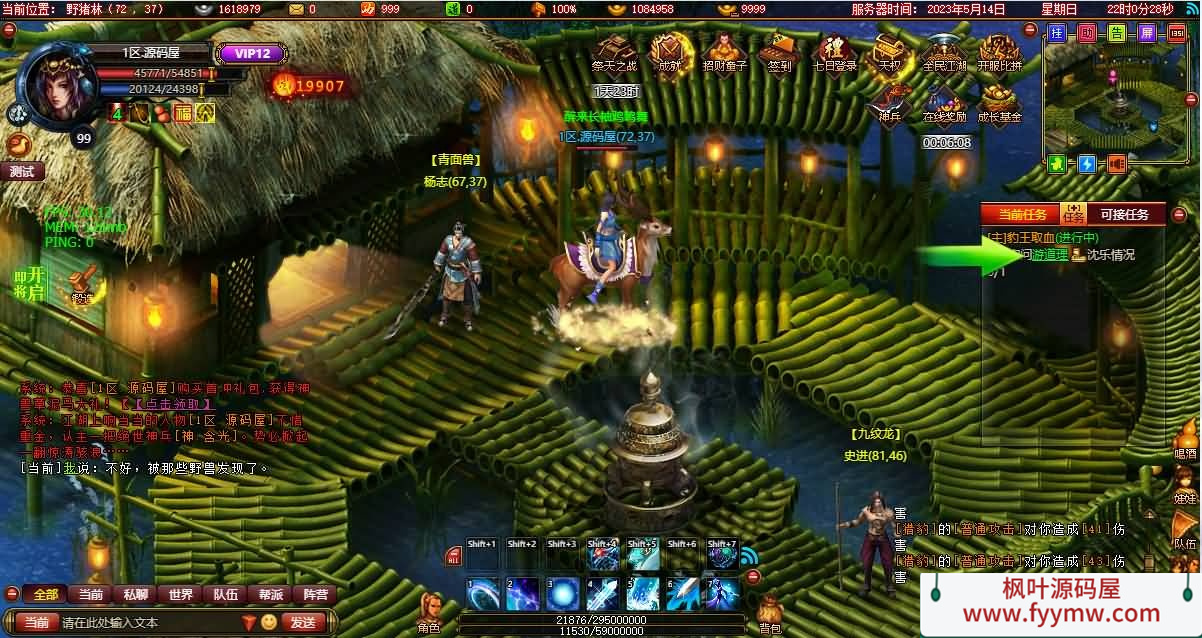The image size is (1202, 638).
Task: Open the 角色 character sheet
Action: tap(431, 612)
